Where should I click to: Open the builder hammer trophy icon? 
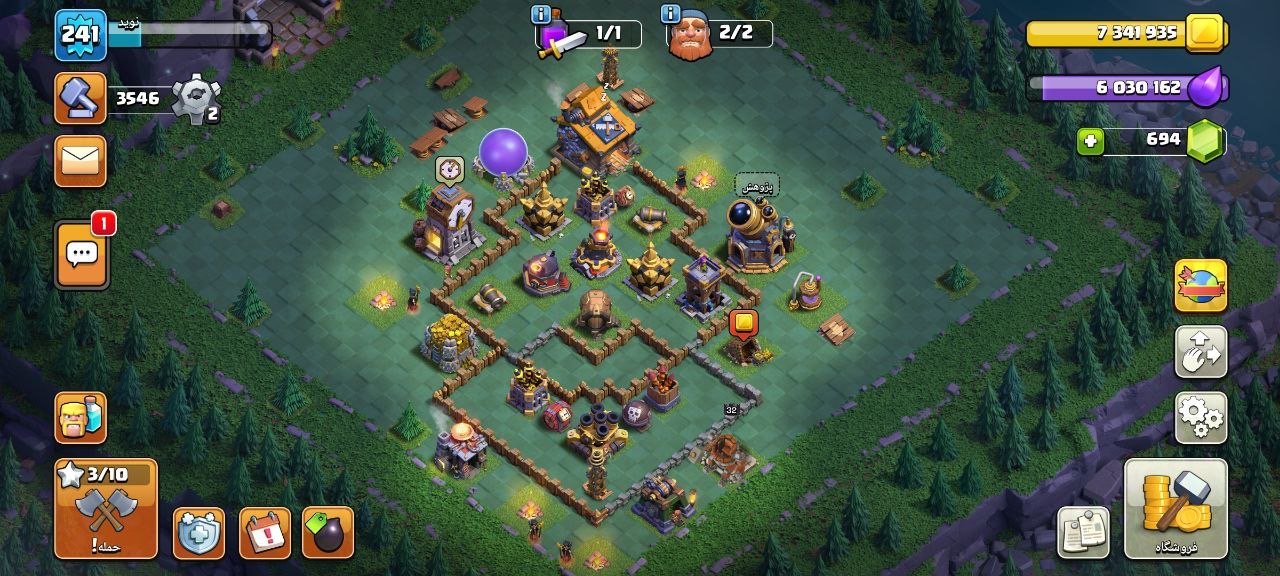(x=80, y=98)
